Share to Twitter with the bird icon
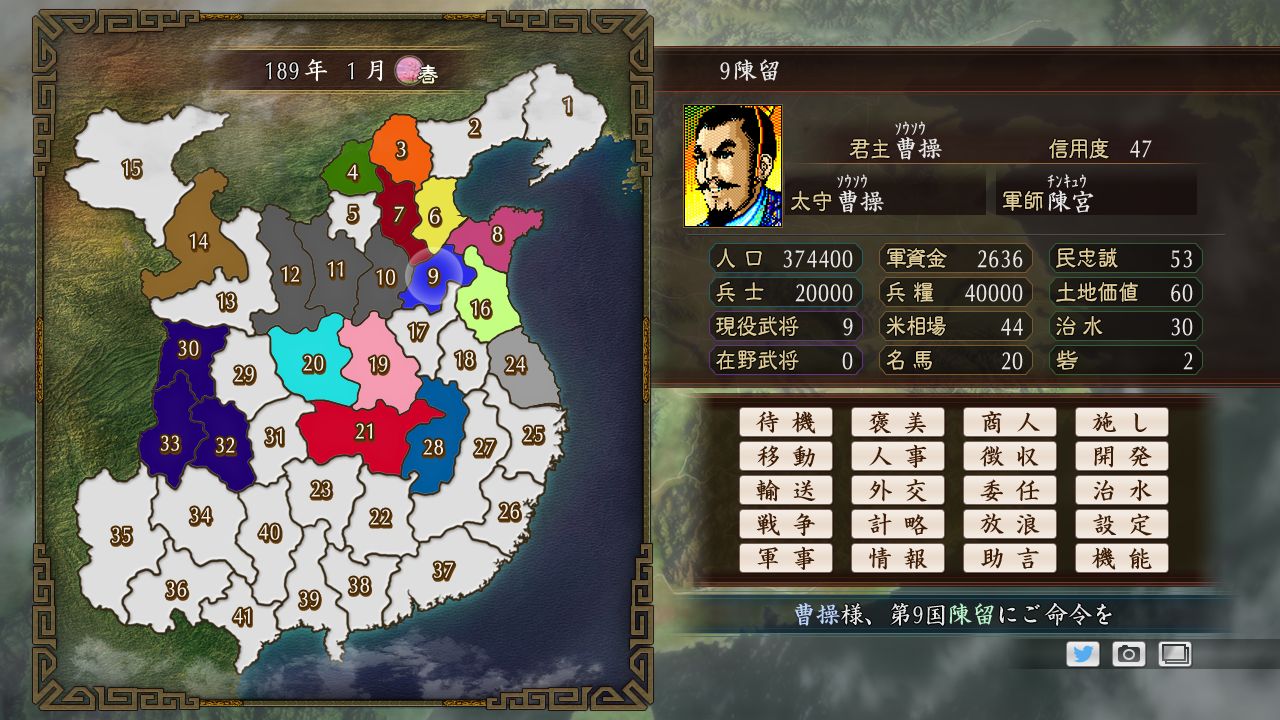Image resolution: width=1280 pixels, height=720 pixels. click(1083, 655)
